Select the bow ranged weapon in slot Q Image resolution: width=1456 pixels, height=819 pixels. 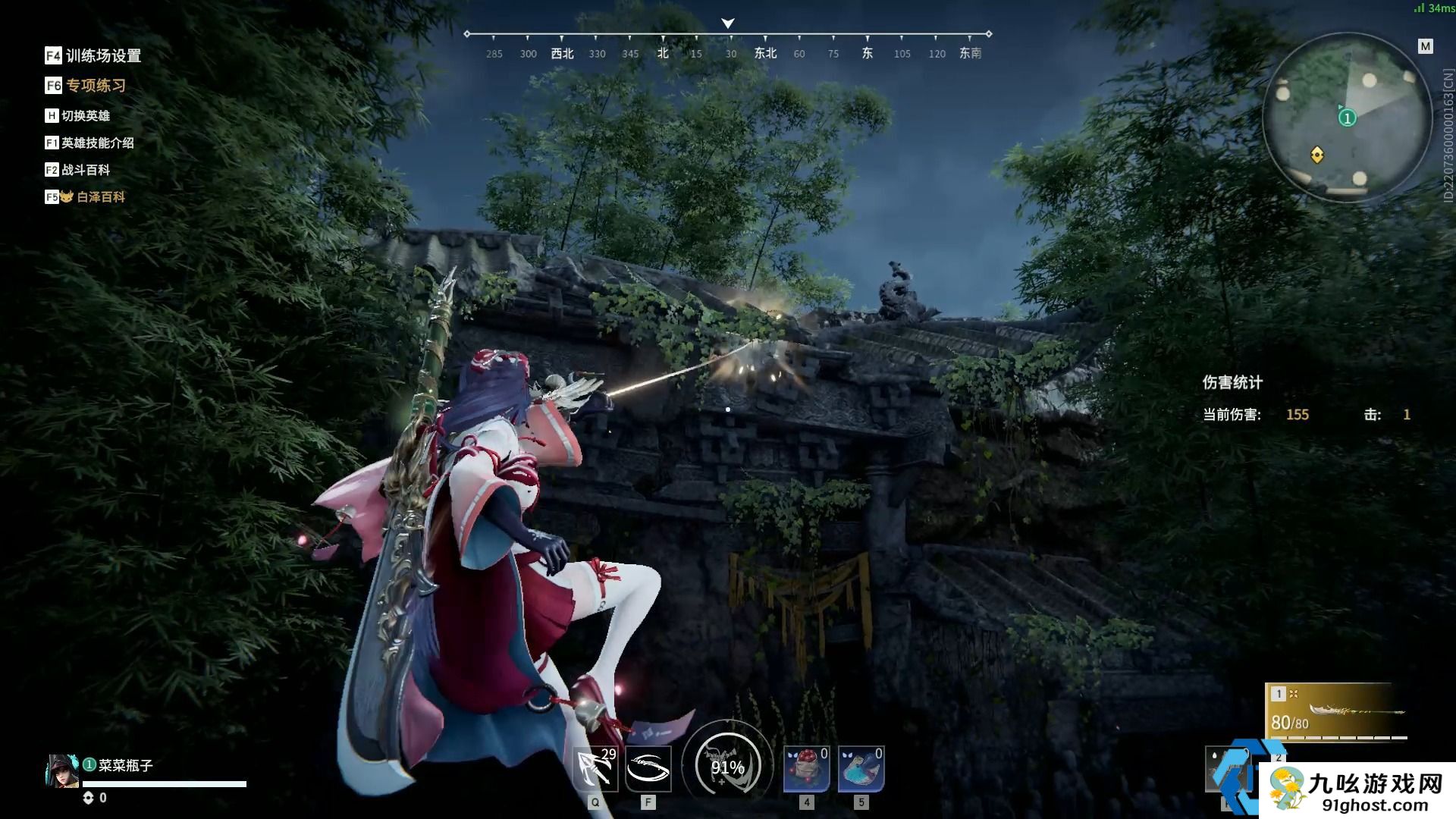pyautogui.click(x=596, y=767)
